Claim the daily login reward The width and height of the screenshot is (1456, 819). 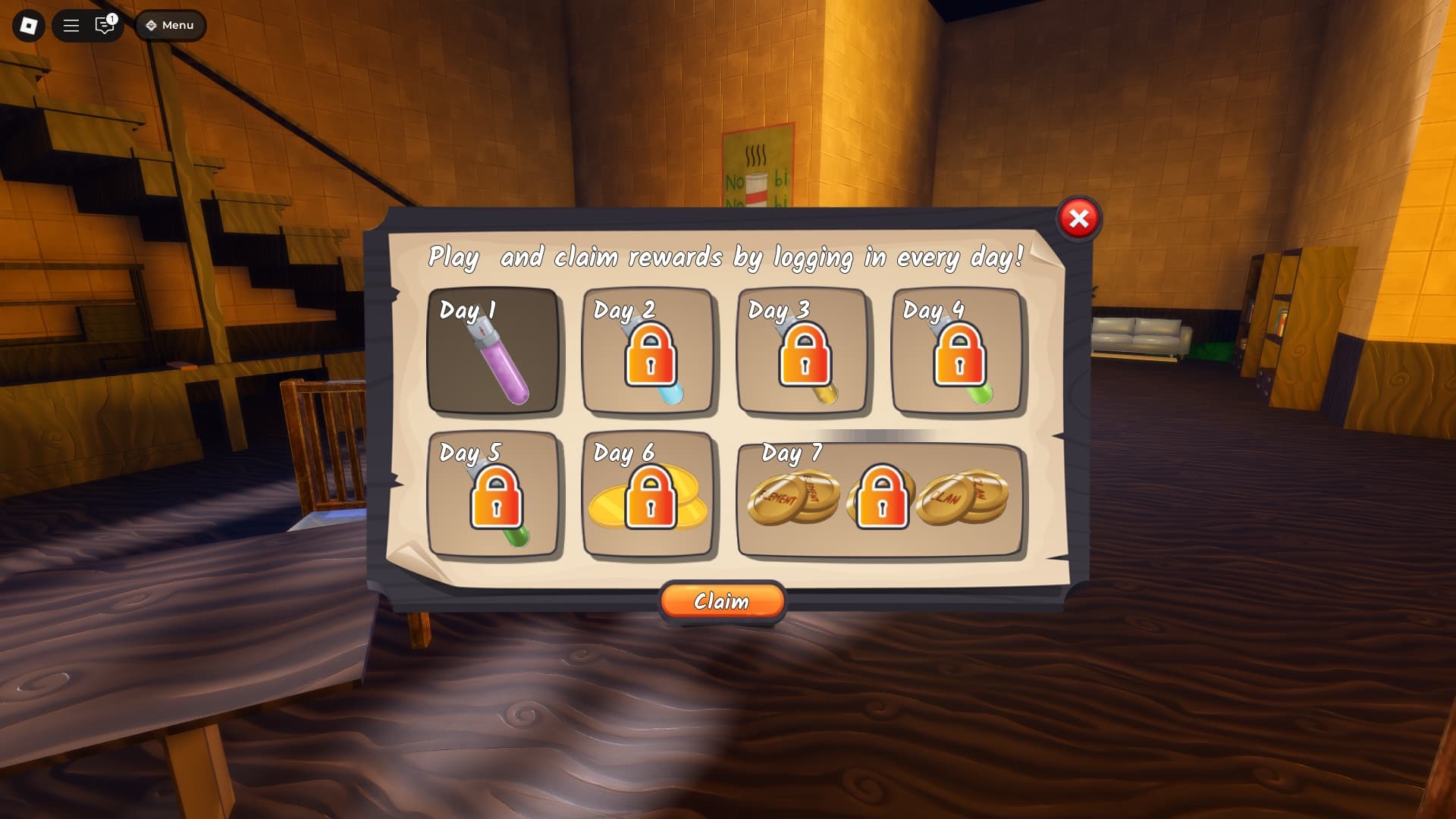(722, 601)
